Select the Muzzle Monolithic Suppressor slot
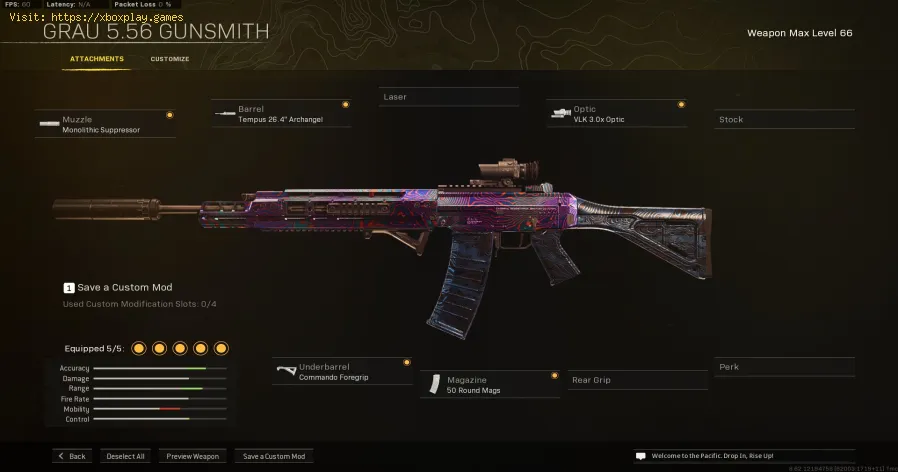The image size is (898, 472). click(105, 123)
